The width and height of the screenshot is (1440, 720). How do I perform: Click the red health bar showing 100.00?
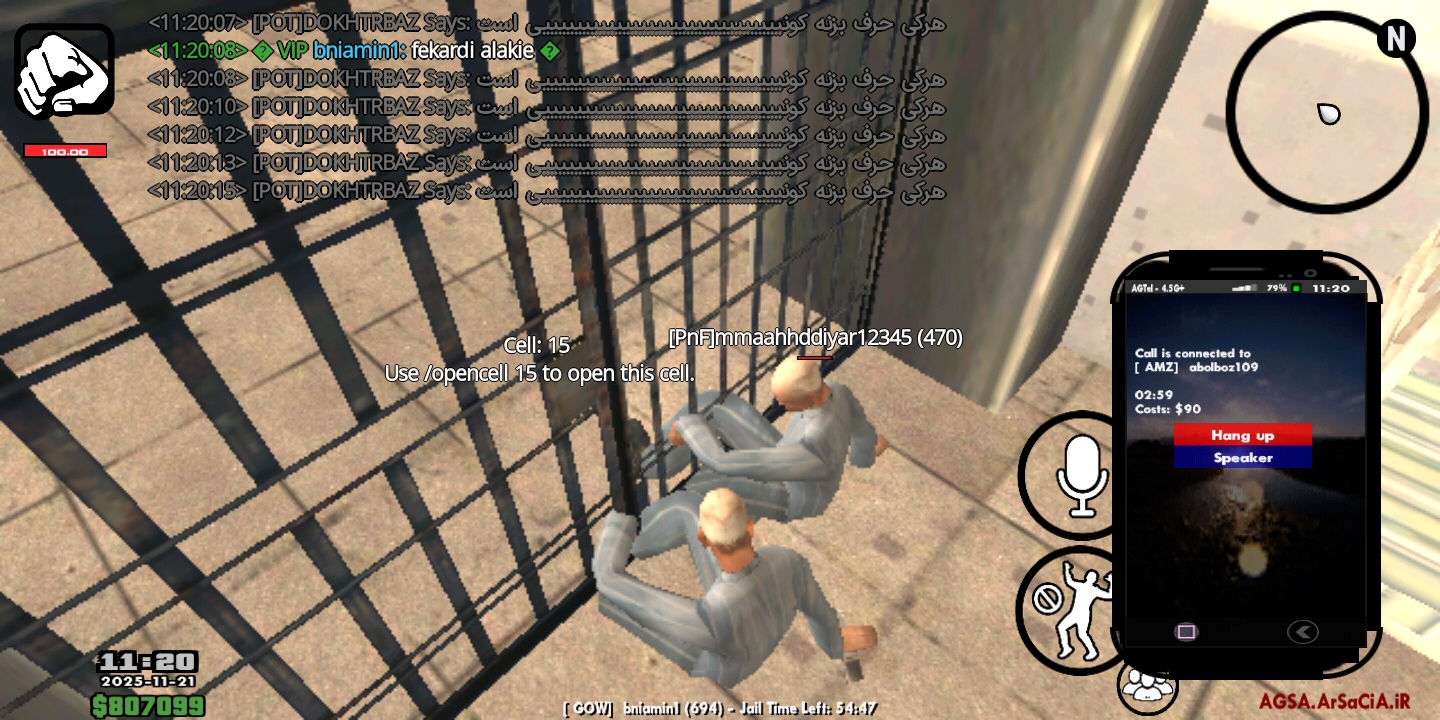(x=65, y=149)
